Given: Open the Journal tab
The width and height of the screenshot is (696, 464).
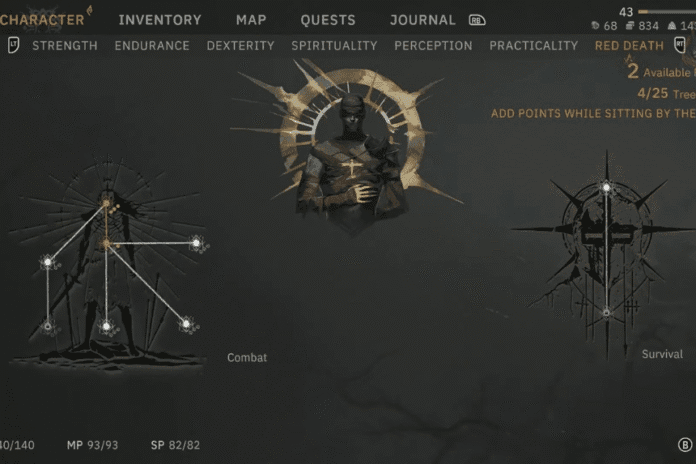Looking at the screenshot, I should pyautogui.click(x=422, y=20).
